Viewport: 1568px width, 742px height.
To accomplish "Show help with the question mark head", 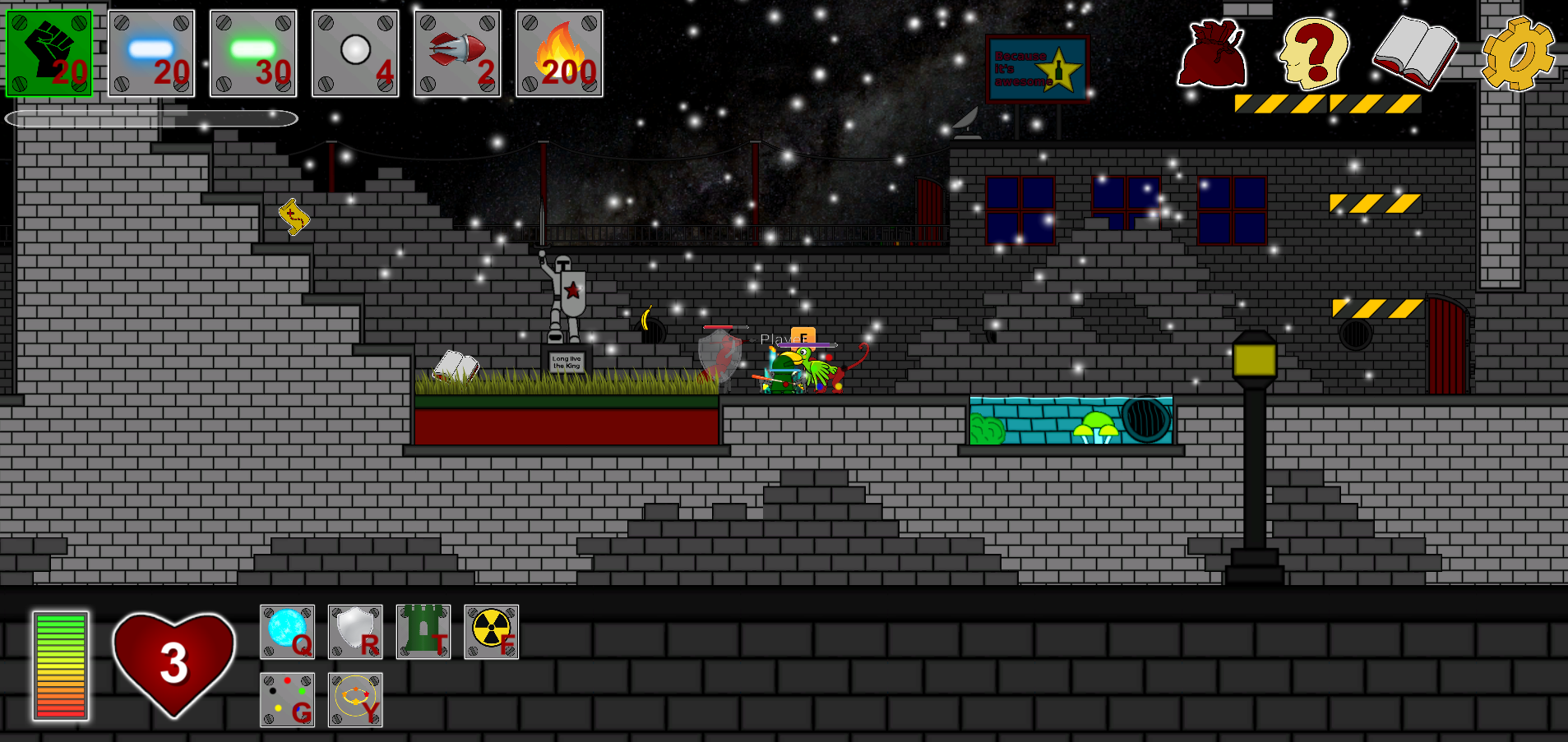I will [x=1314, y=54].
